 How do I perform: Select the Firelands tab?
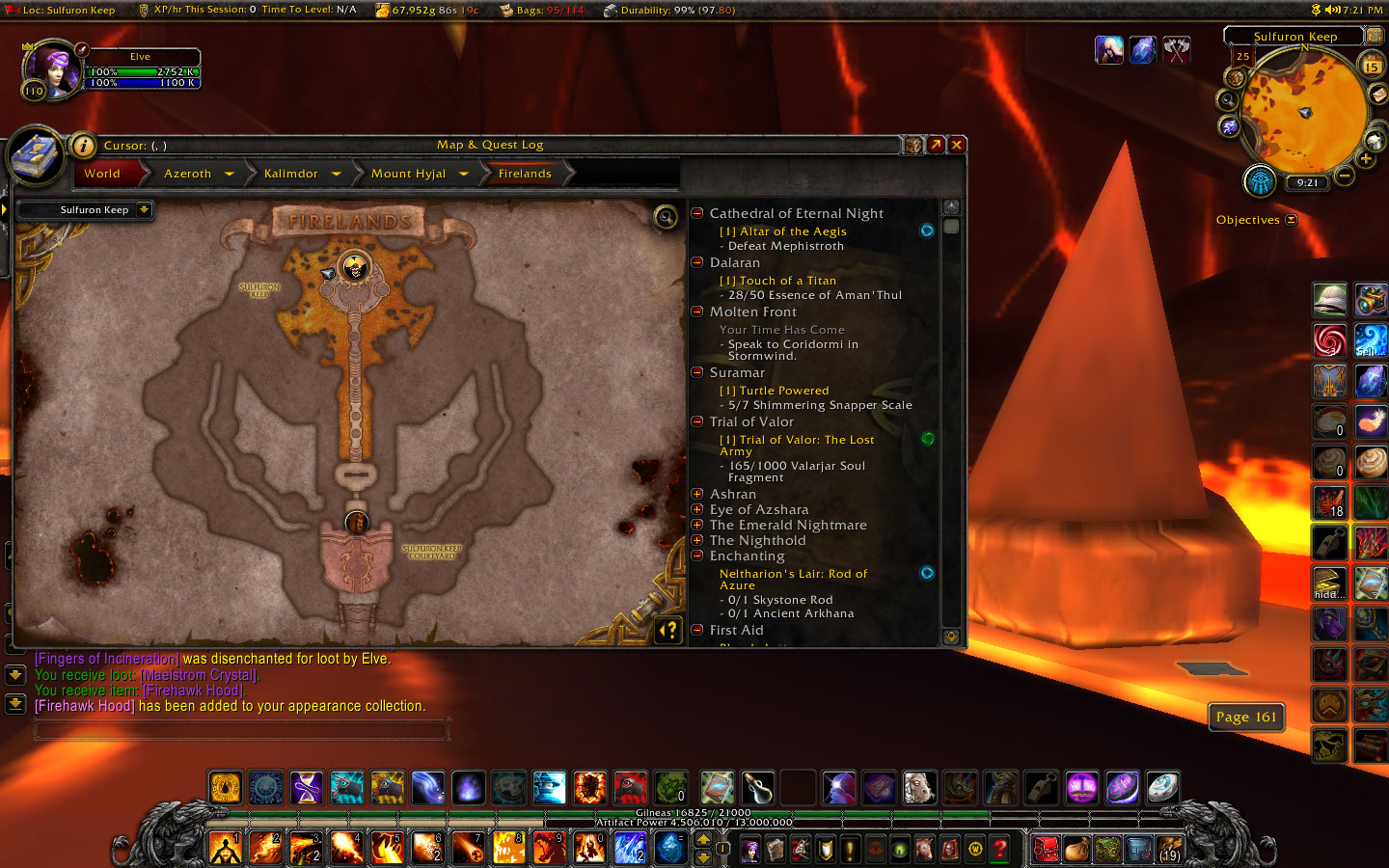525,173
